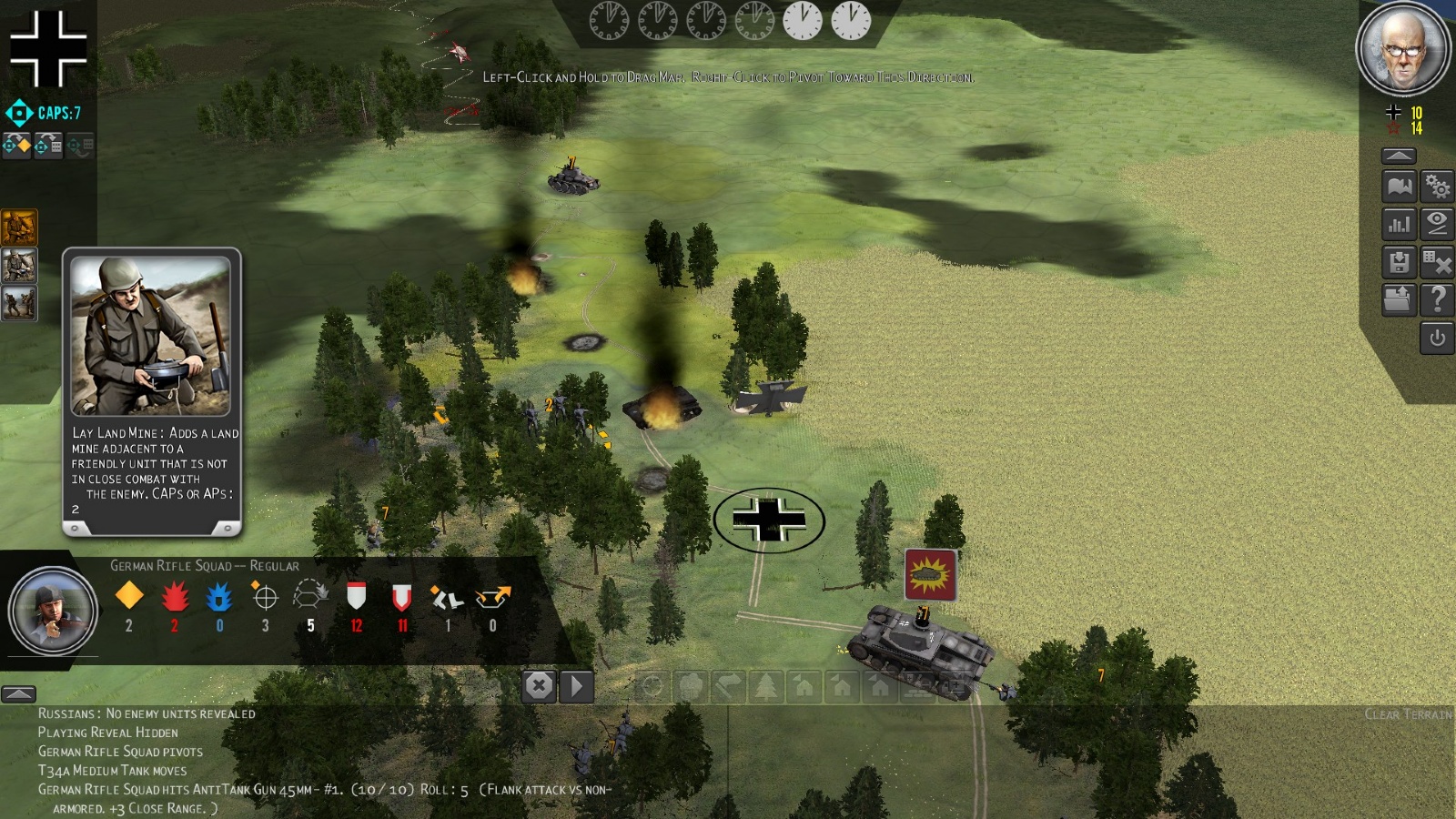The image size is (1456, 819).
Task: Expand the combat log with arrow
Action: click(18, 693)
